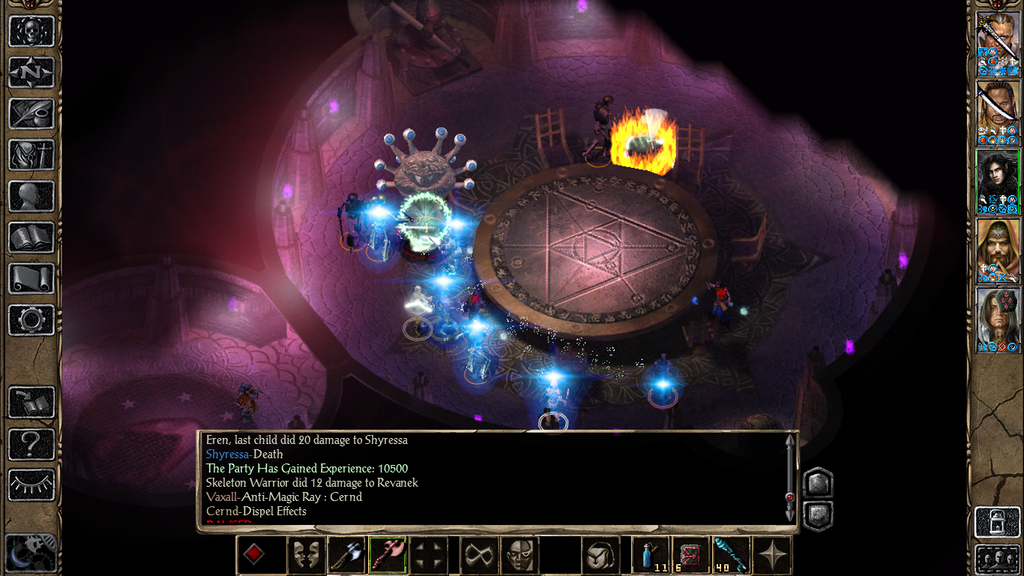Viewport: 1024px width, 576px height.
Task: Select the bearded hooded character portrait
Action: tap(997, 251)
